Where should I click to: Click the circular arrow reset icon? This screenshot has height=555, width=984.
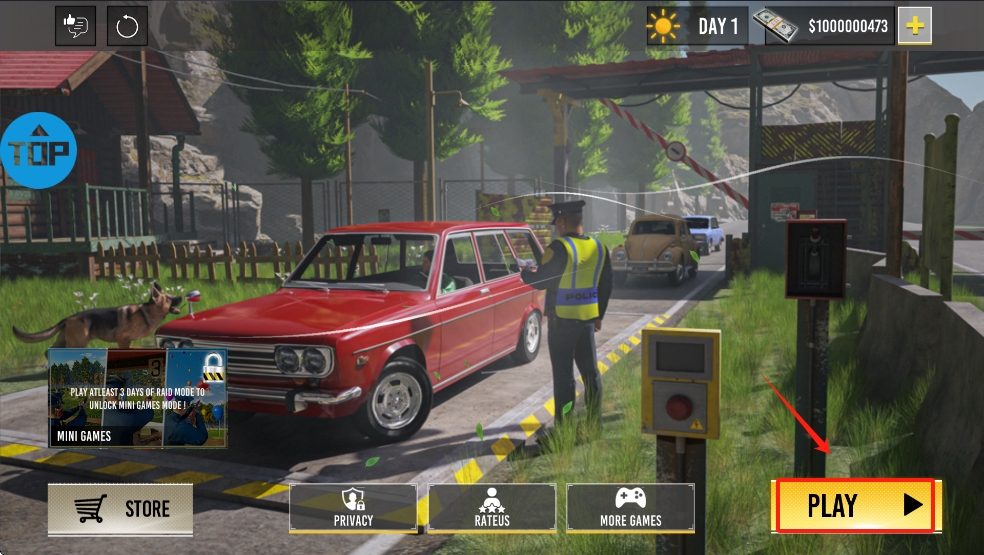coord(127,26)
